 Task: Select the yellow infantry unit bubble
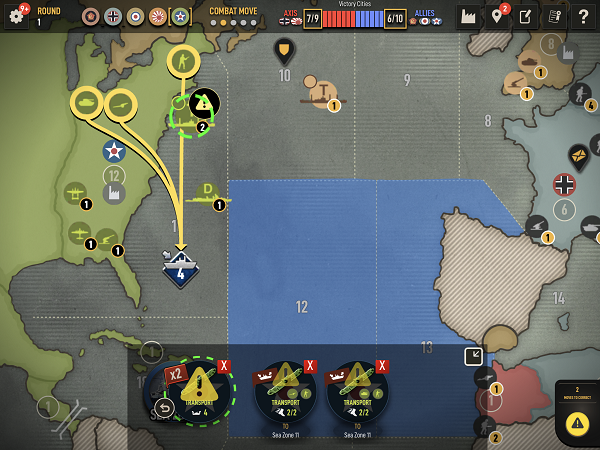(x=183, y=62)
